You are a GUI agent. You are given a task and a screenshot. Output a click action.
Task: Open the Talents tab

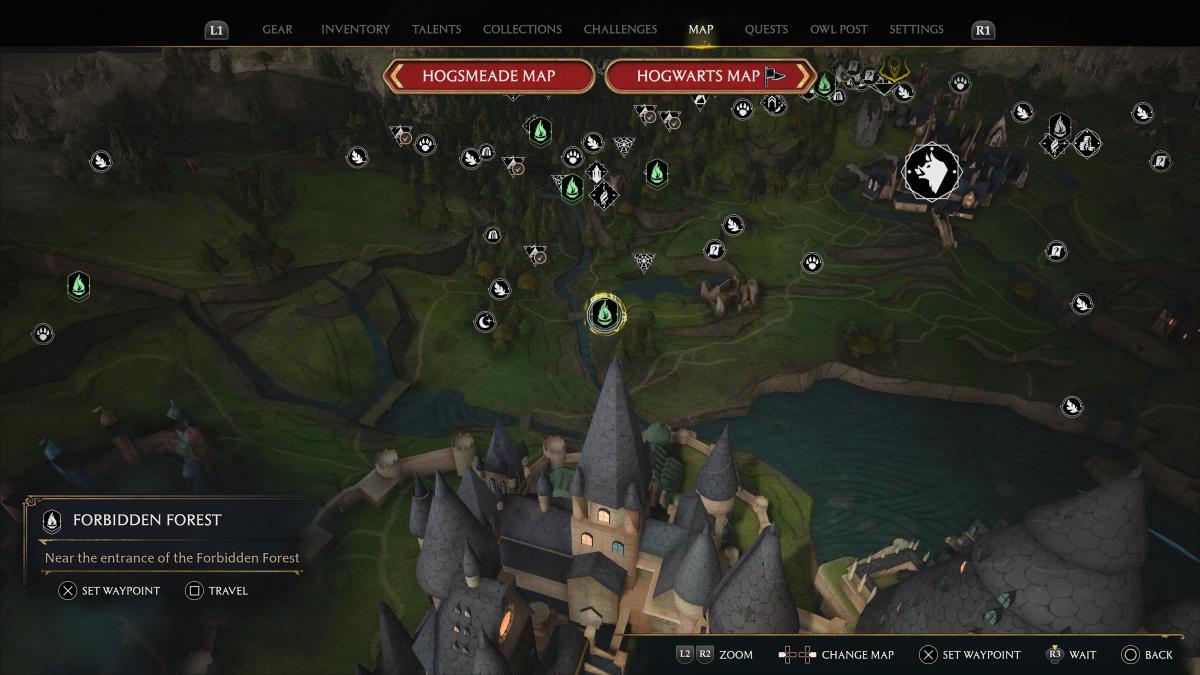(x=436, y=30)
